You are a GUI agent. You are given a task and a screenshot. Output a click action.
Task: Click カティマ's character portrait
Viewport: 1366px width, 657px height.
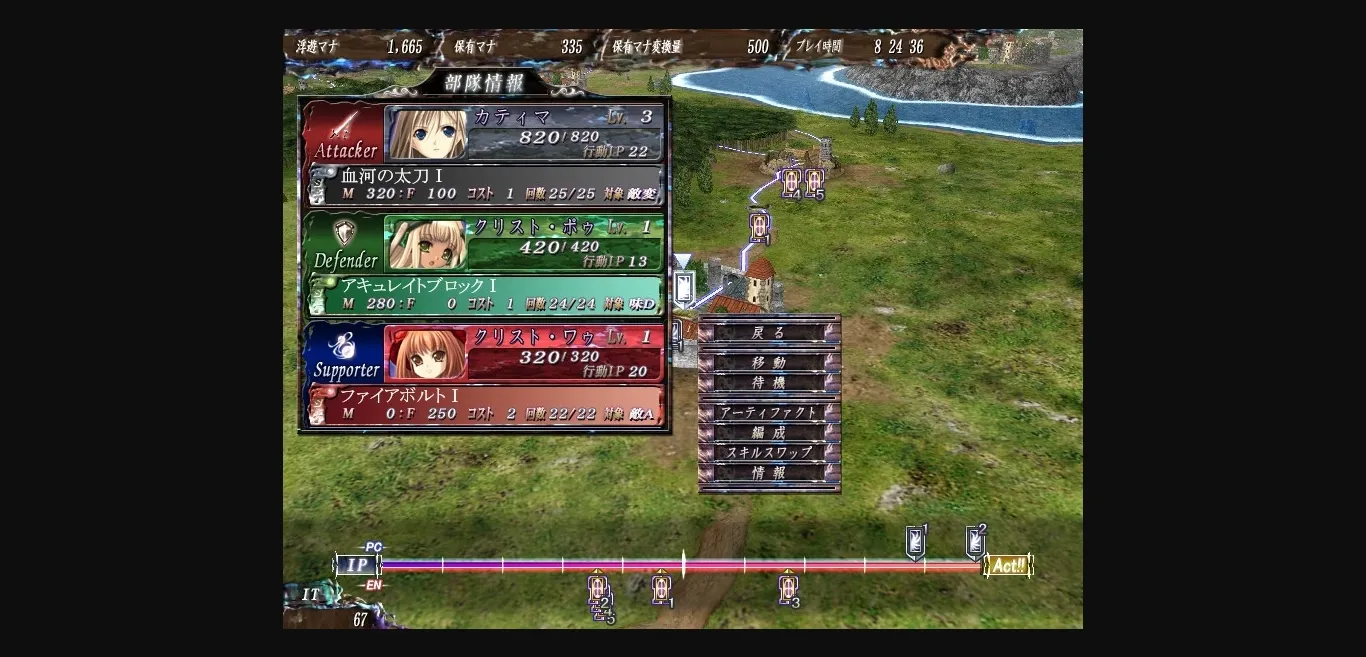(428, 133)
